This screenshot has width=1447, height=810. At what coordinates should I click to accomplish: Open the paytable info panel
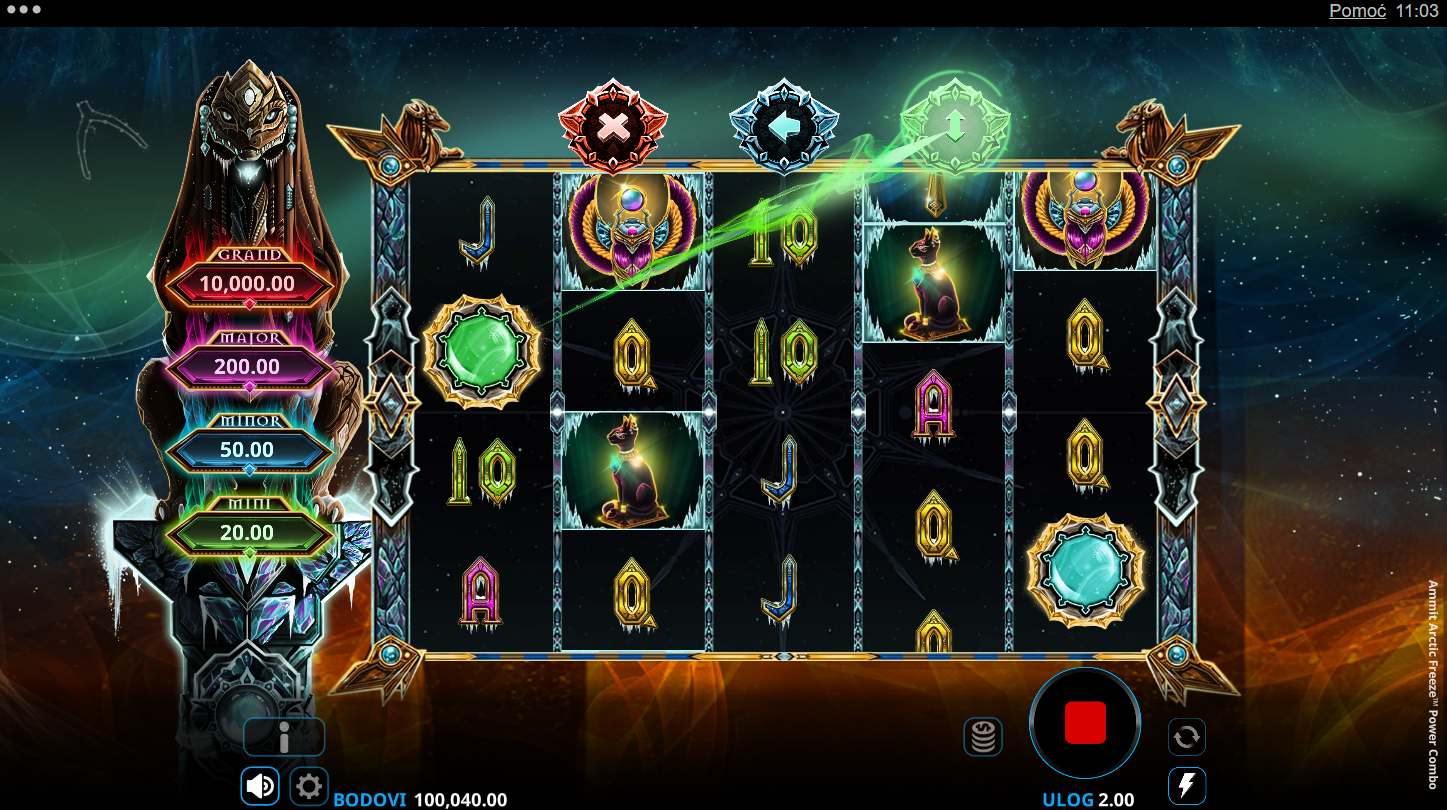[x=284, y=738]
